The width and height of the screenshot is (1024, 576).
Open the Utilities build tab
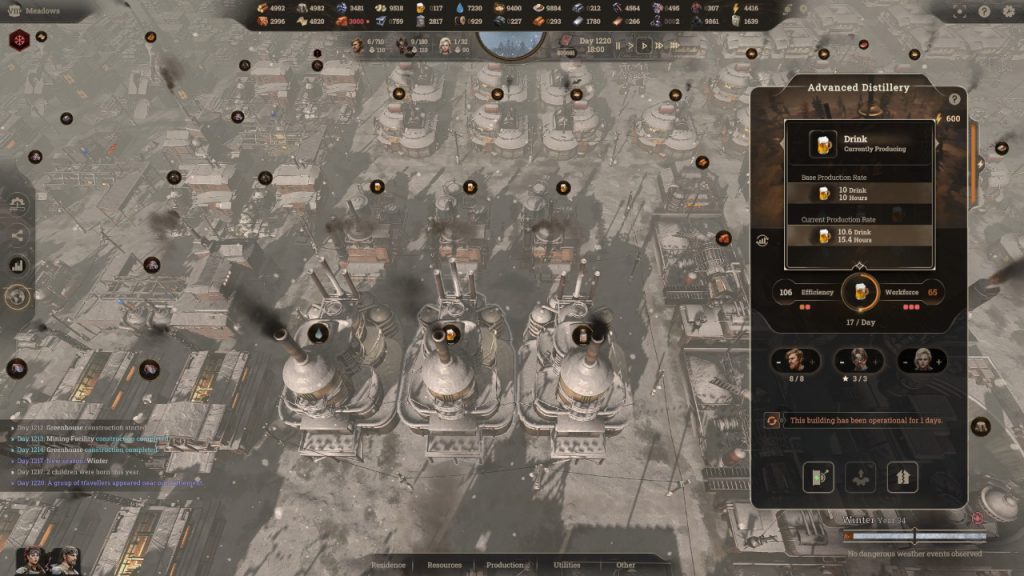(567, 565)
